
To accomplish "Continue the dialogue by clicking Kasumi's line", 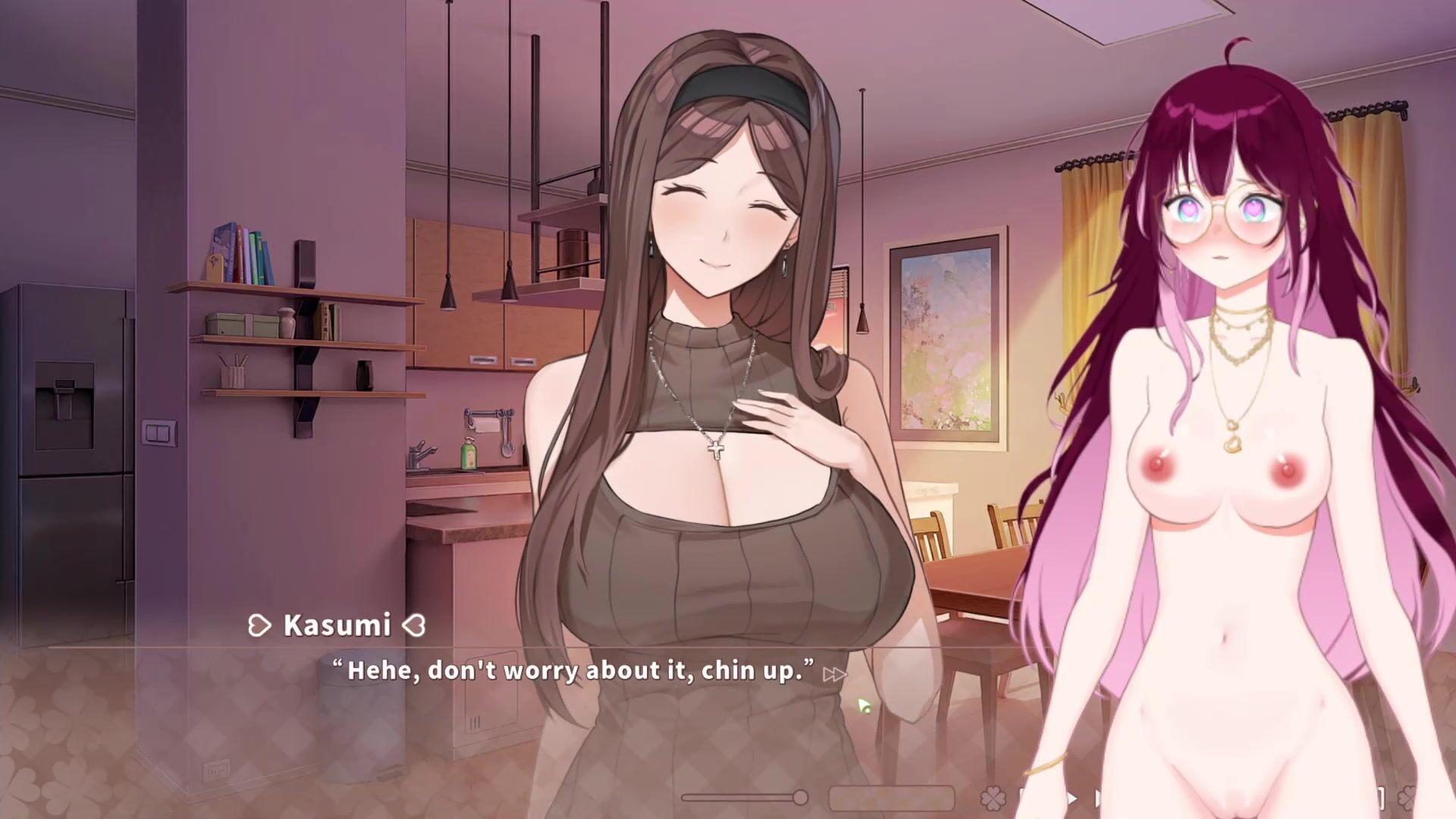I will 573,671.
